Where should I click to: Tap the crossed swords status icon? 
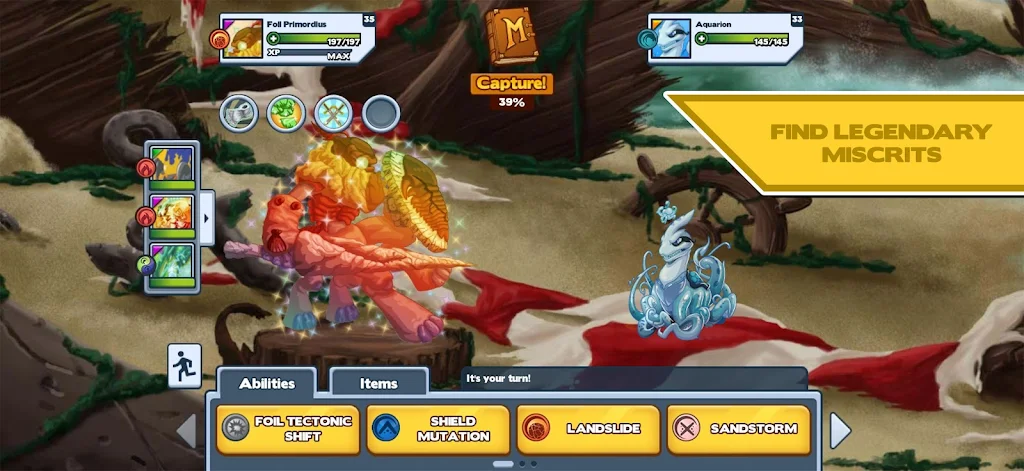coord(333,113)
